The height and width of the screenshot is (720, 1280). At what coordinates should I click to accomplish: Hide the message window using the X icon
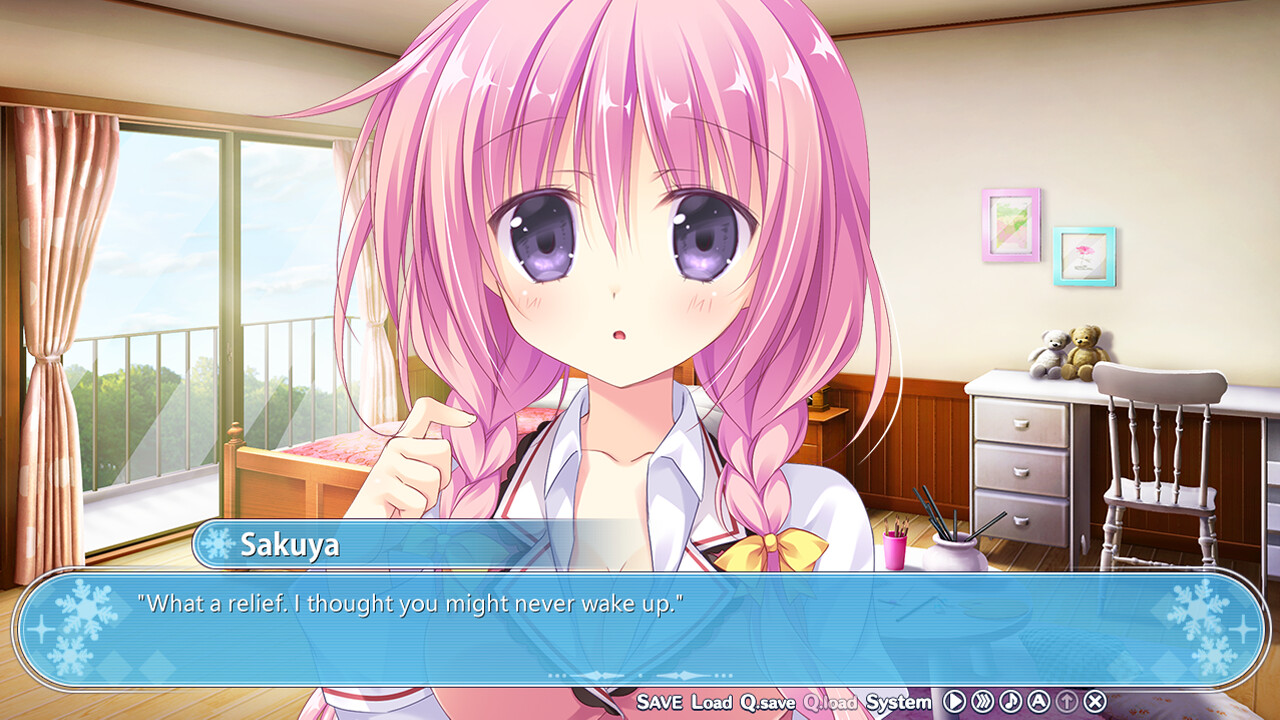click(x=1095, y=701)
